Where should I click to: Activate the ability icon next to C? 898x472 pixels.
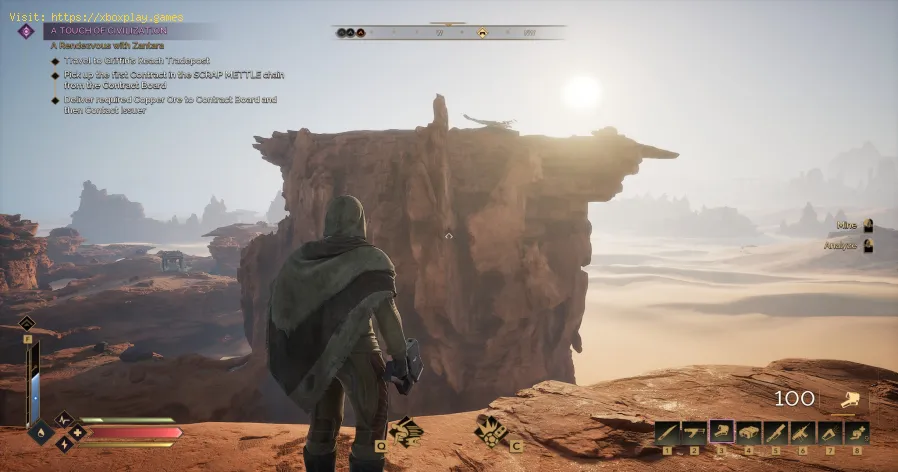(x=491, y=431)
